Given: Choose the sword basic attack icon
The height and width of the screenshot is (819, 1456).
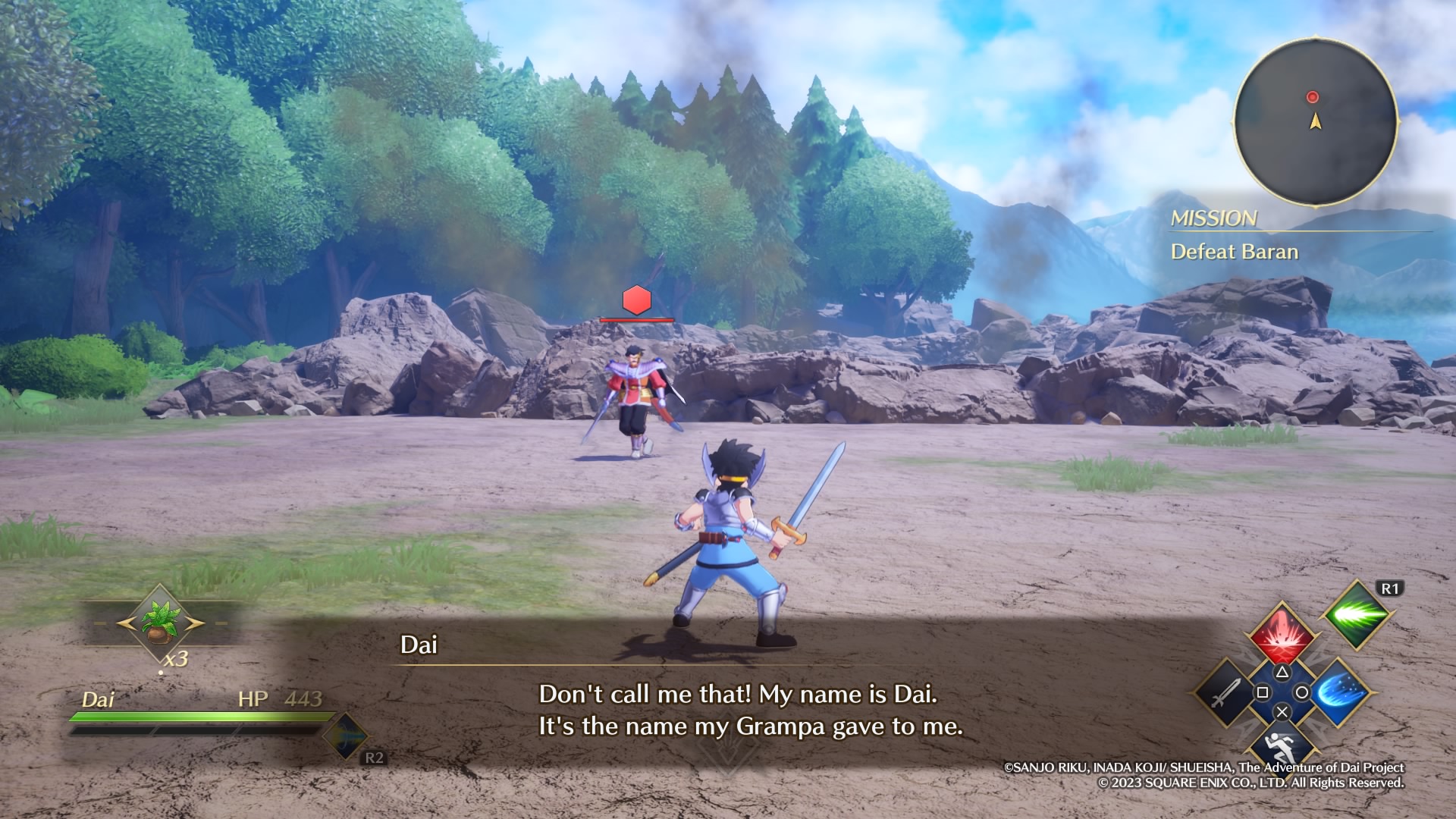Looking at the screenshot, I should (1225, 692).
